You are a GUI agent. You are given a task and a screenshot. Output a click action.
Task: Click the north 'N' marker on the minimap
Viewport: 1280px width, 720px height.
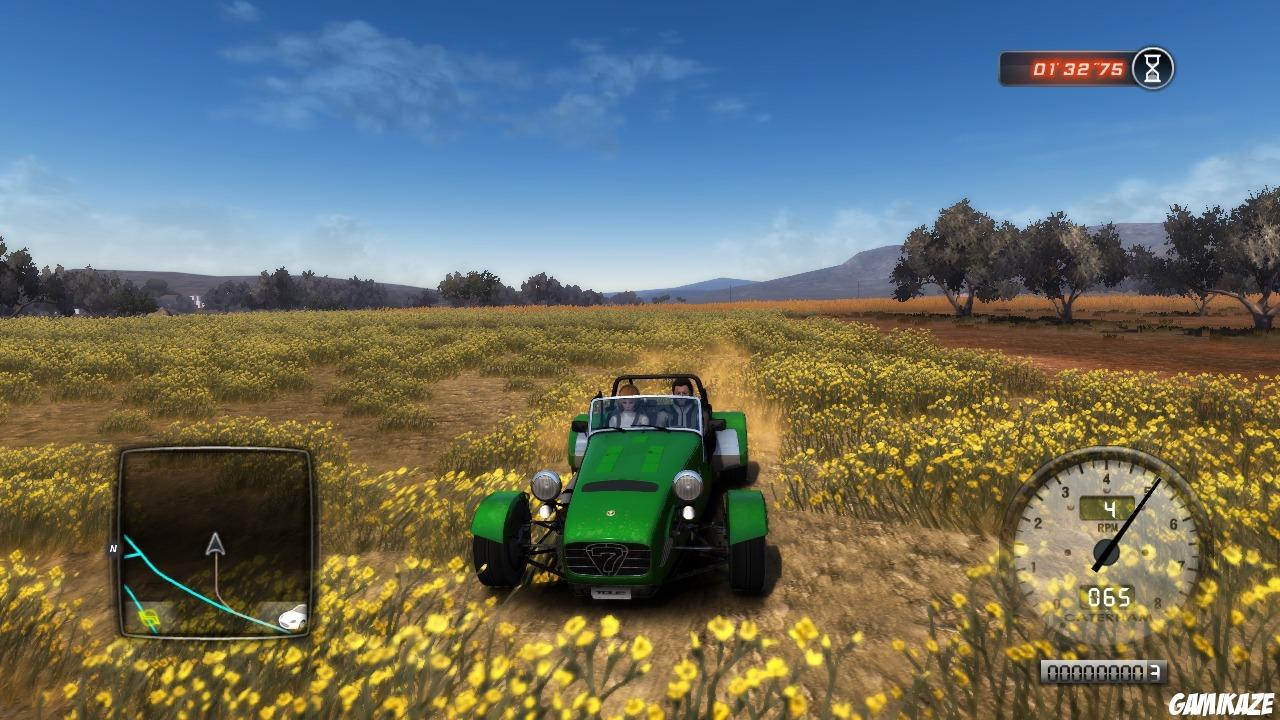coord(113,549)
